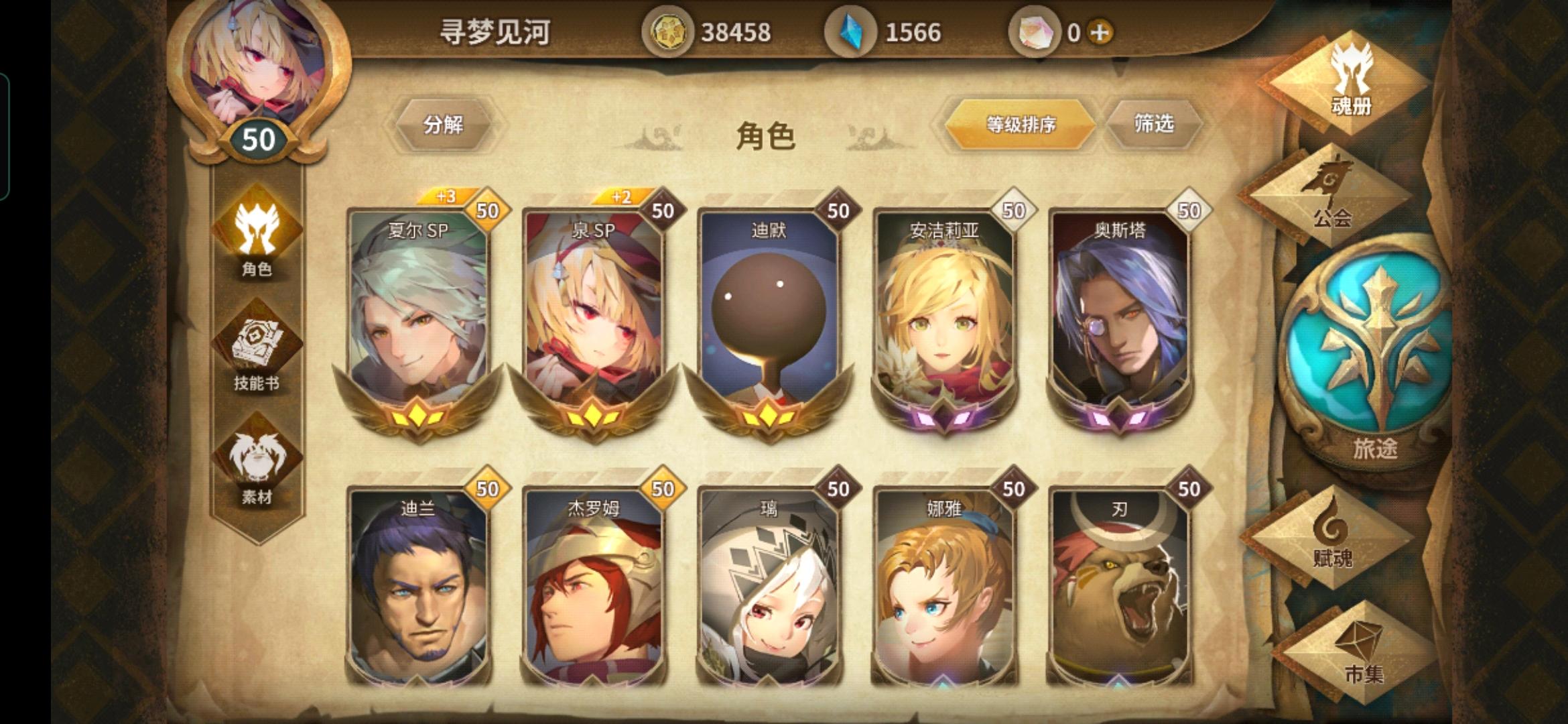Enable the 分解 decompose mode
Screen dimensions: 1568x724
(446, 124)
